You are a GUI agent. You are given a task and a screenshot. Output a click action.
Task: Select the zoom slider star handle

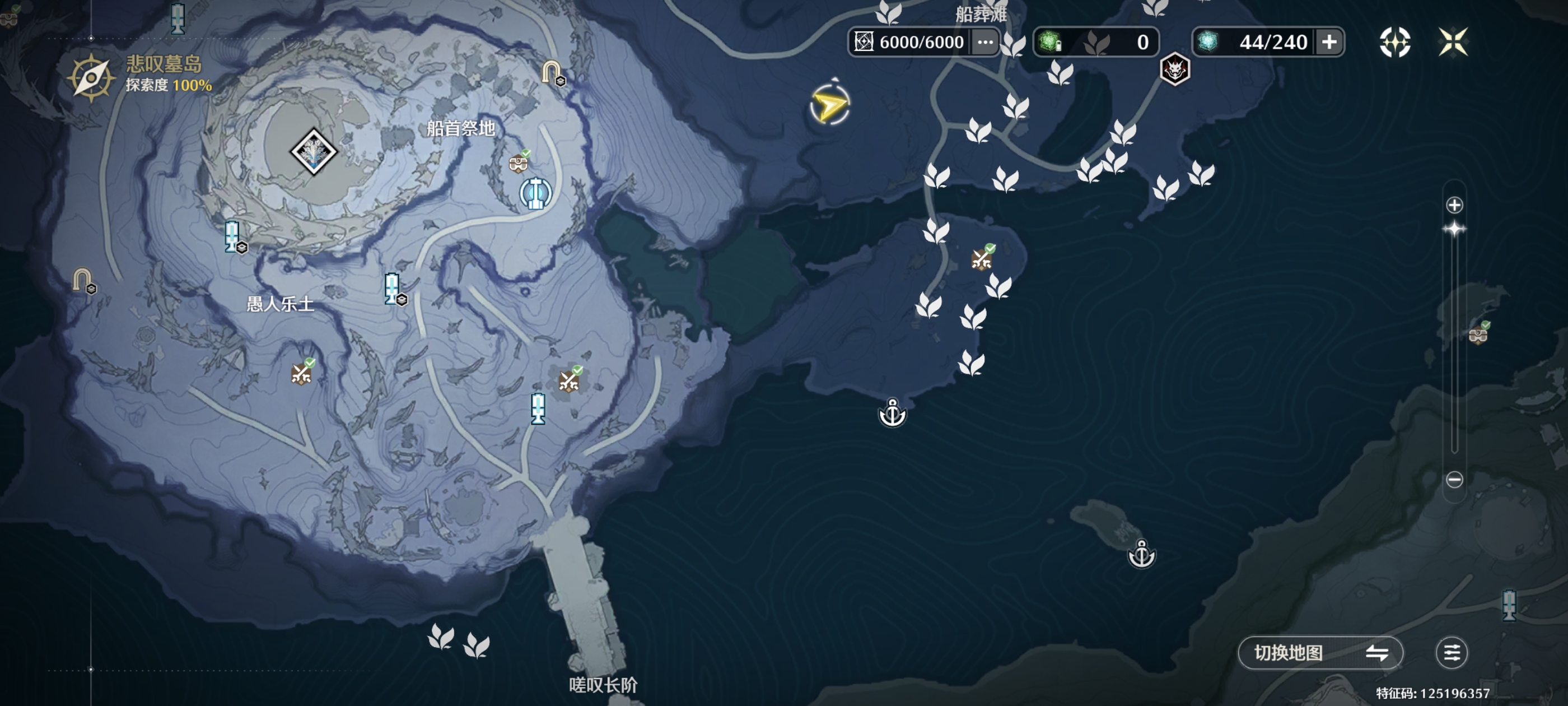click(1454, 230)
